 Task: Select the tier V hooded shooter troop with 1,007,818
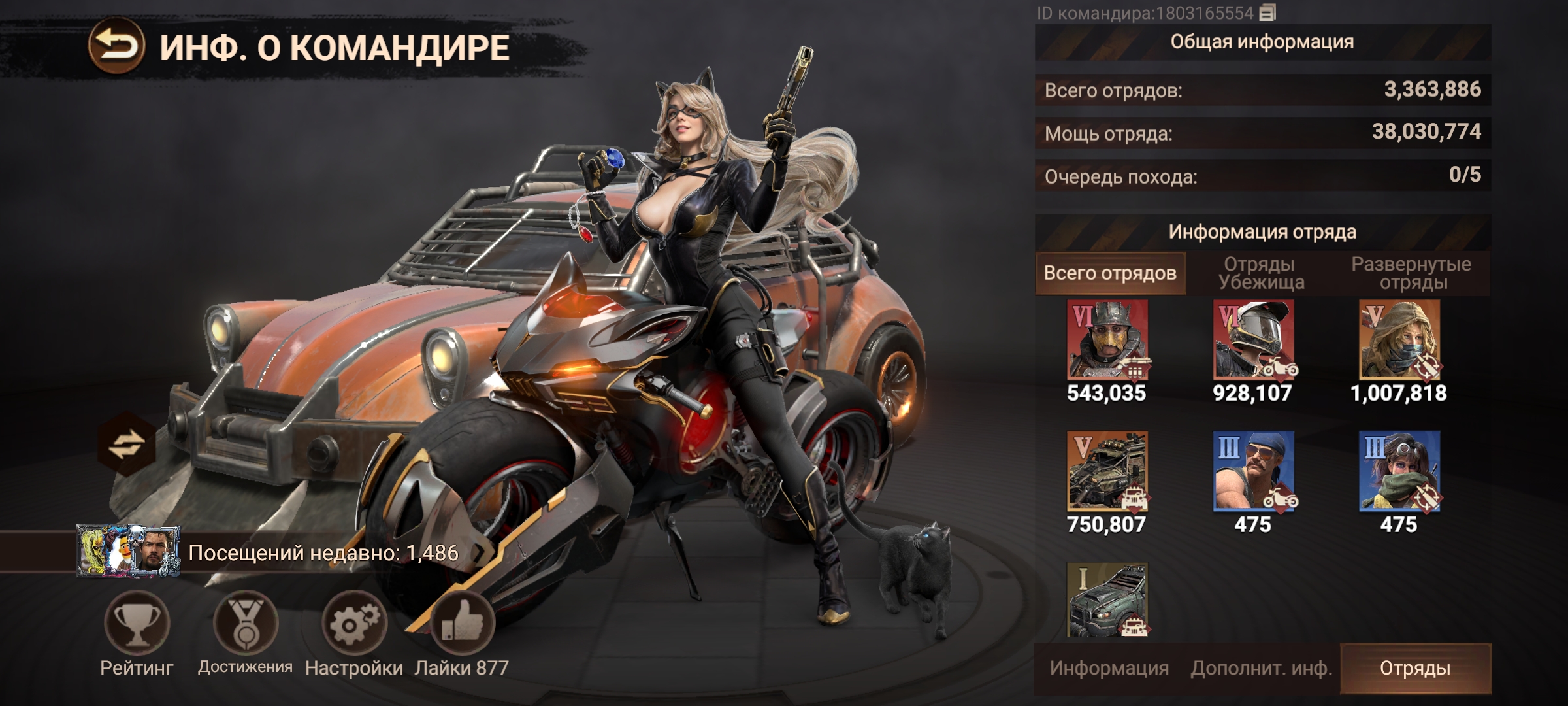1399,340
